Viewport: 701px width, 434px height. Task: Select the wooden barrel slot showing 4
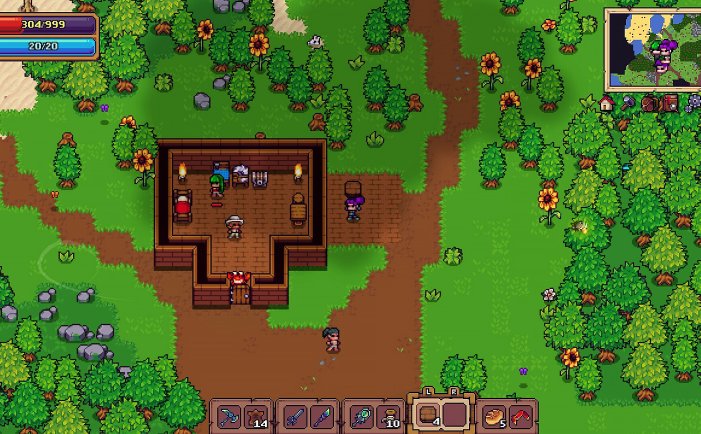[428, 414]
